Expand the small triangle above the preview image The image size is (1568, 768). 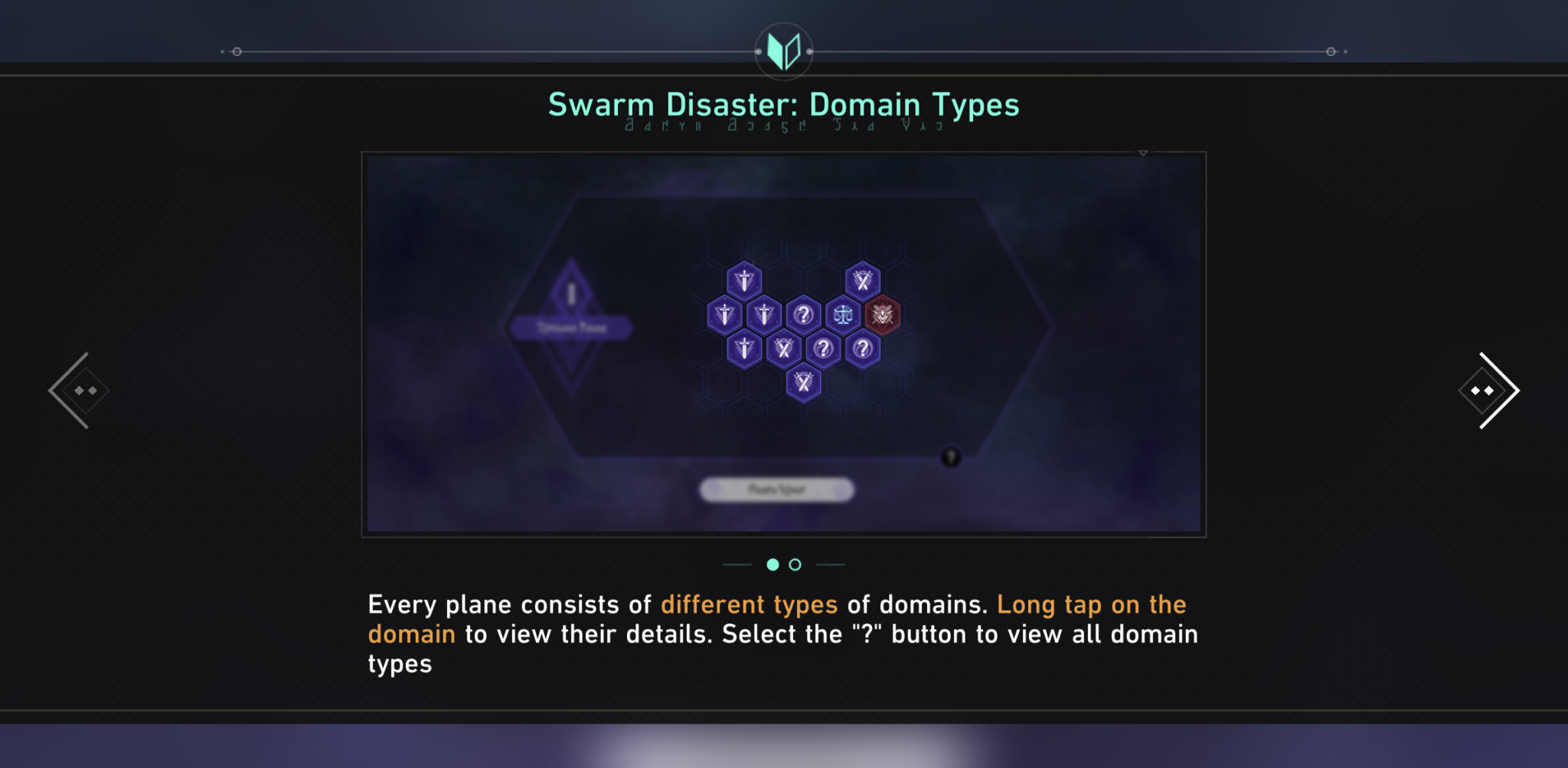click(x=1142, y=152)
